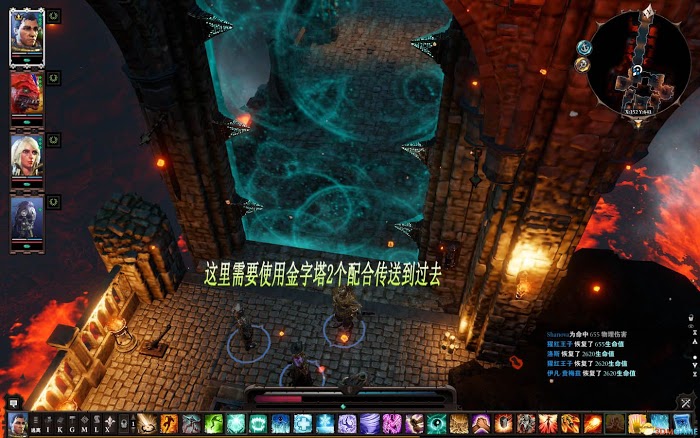Viewport: 700px width, 438px height.
Task: Click the active character portrait beside the hotbar
Action: 17,424
